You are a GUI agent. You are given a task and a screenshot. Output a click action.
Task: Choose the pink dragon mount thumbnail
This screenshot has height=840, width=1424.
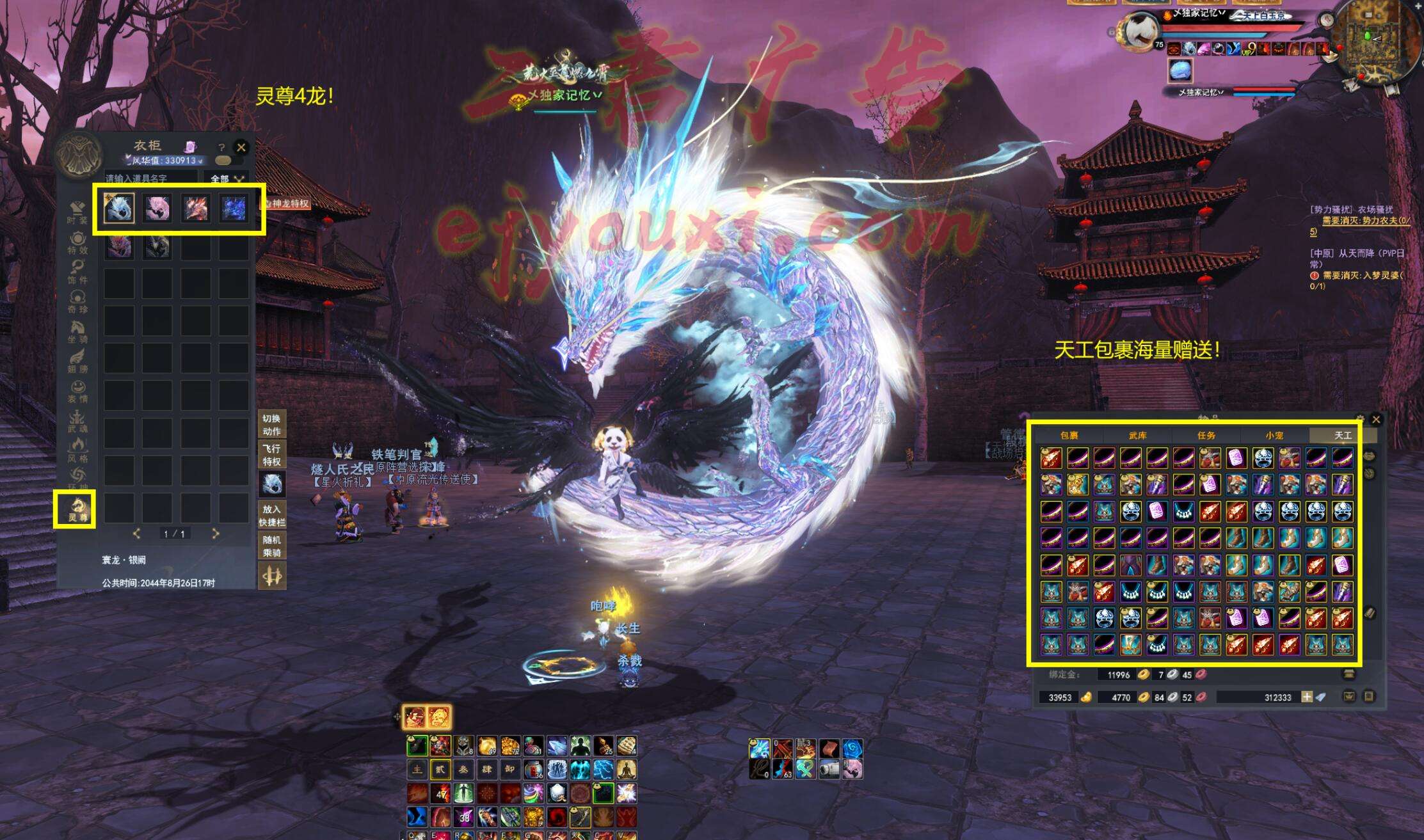point(157,209)
